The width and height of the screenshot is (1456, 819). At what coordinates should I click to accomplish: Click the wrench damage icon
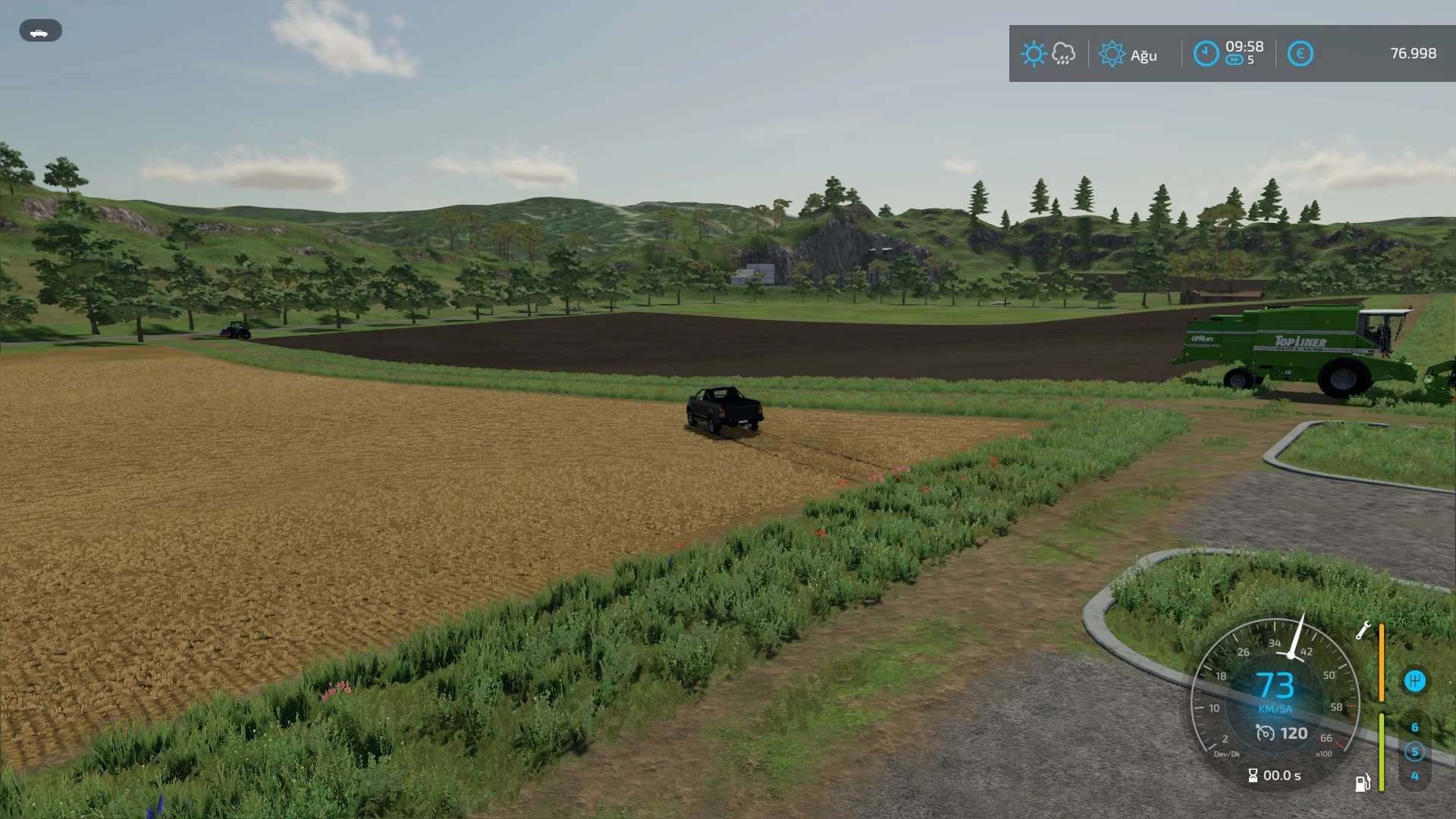[x=1363, y=630]
